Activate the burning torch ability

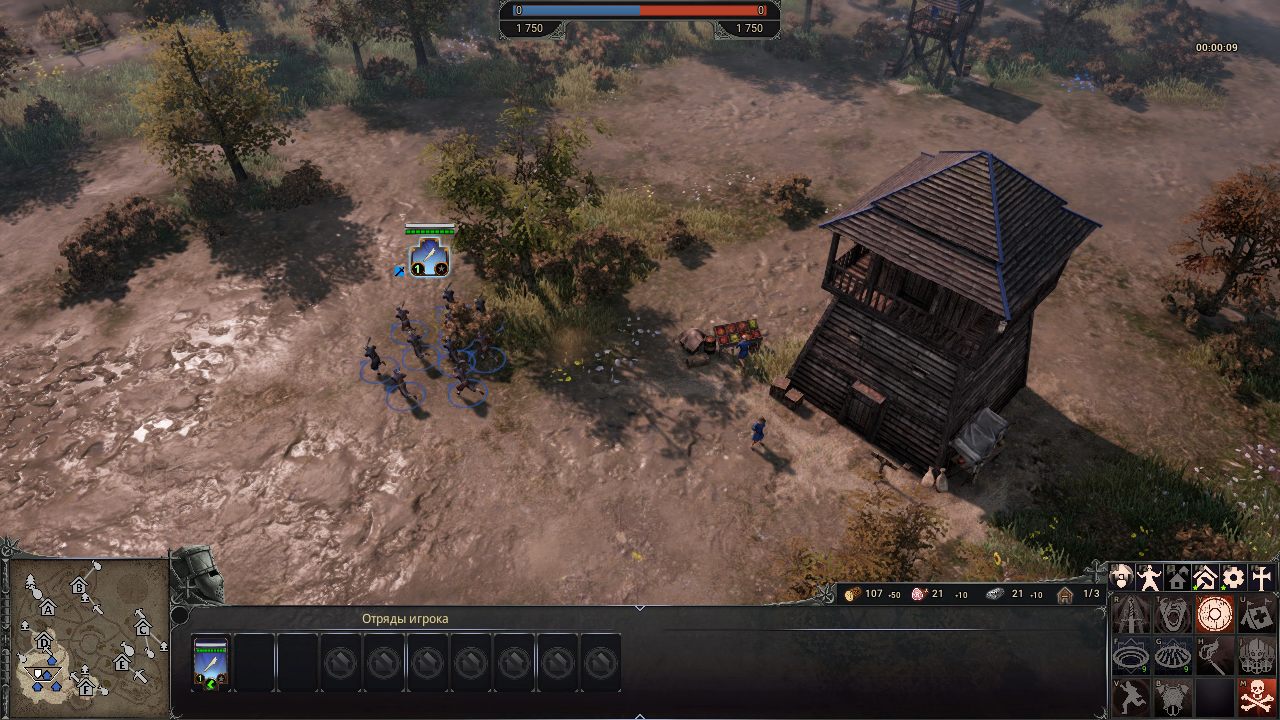(1215, 655)
